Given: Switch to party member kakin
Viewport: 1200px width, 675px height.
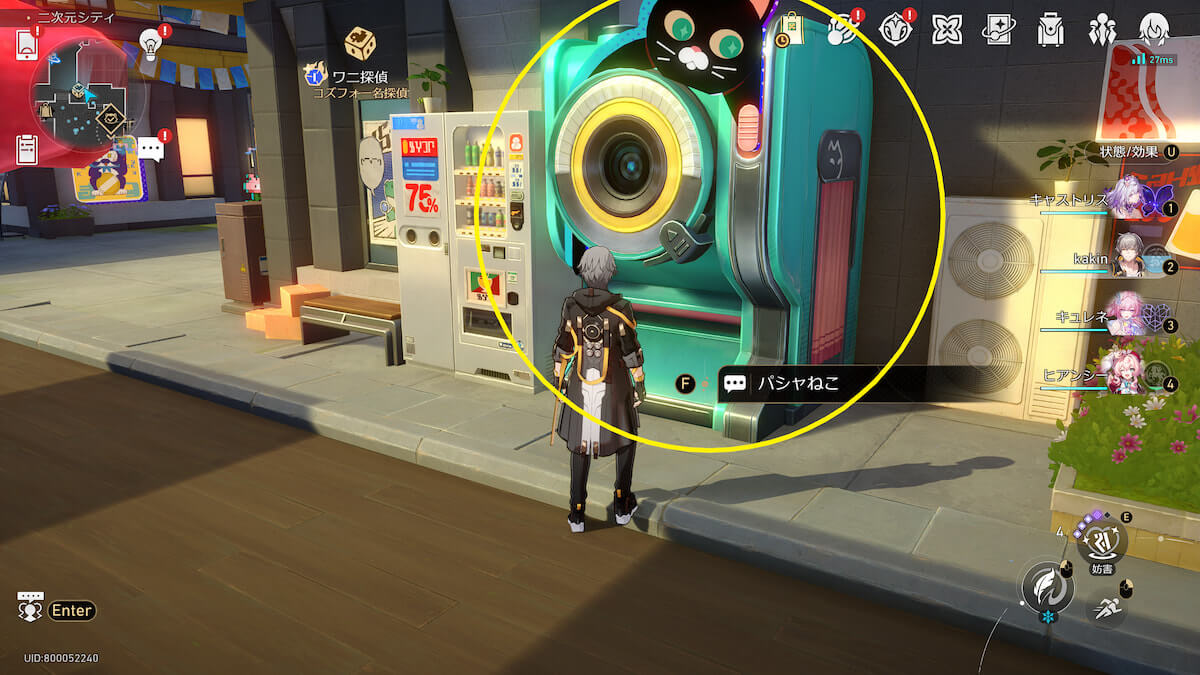Looking at the screenshot, I should point(1128,258).
